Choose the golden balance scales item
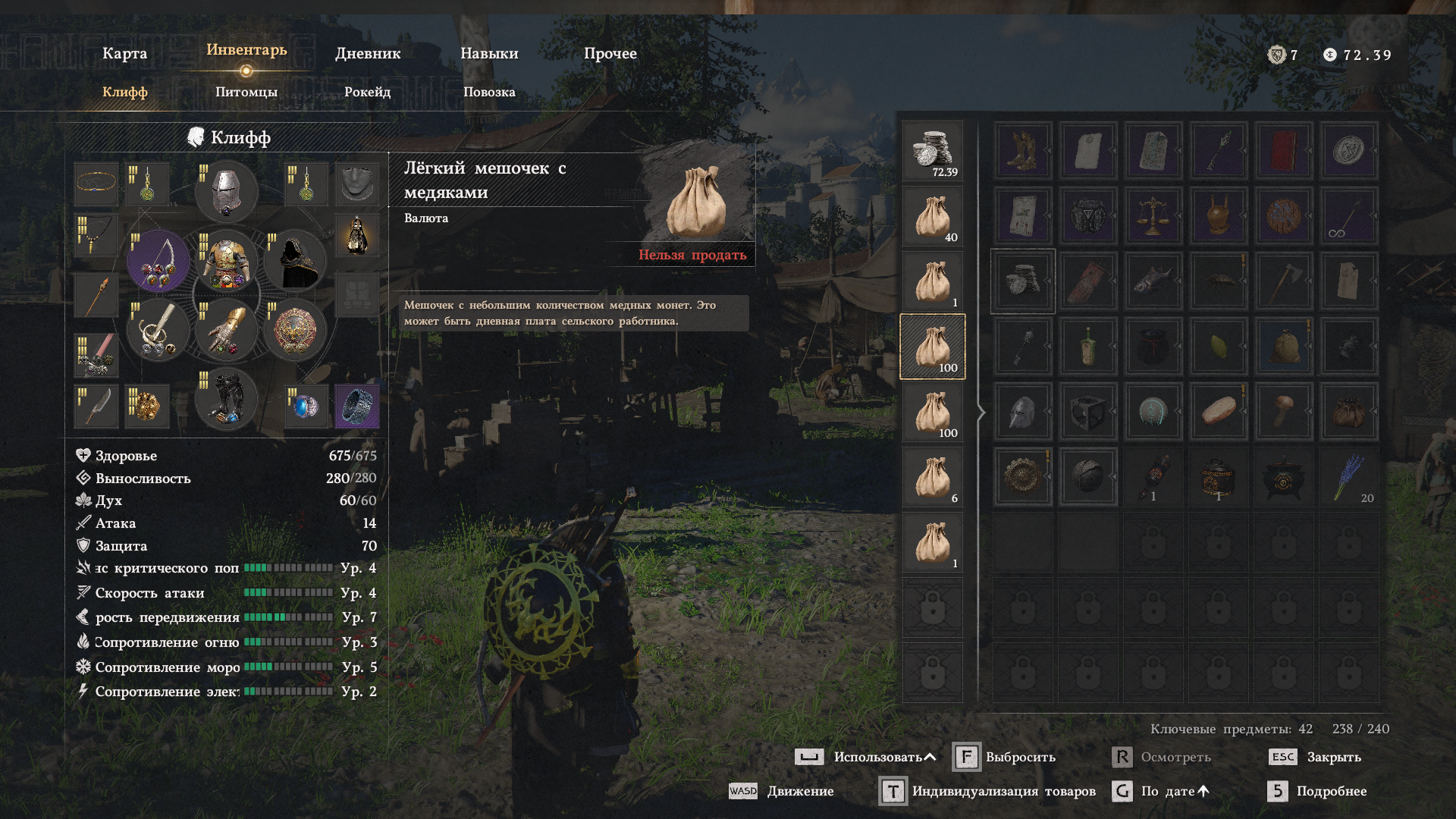 tap(1153, 216)
